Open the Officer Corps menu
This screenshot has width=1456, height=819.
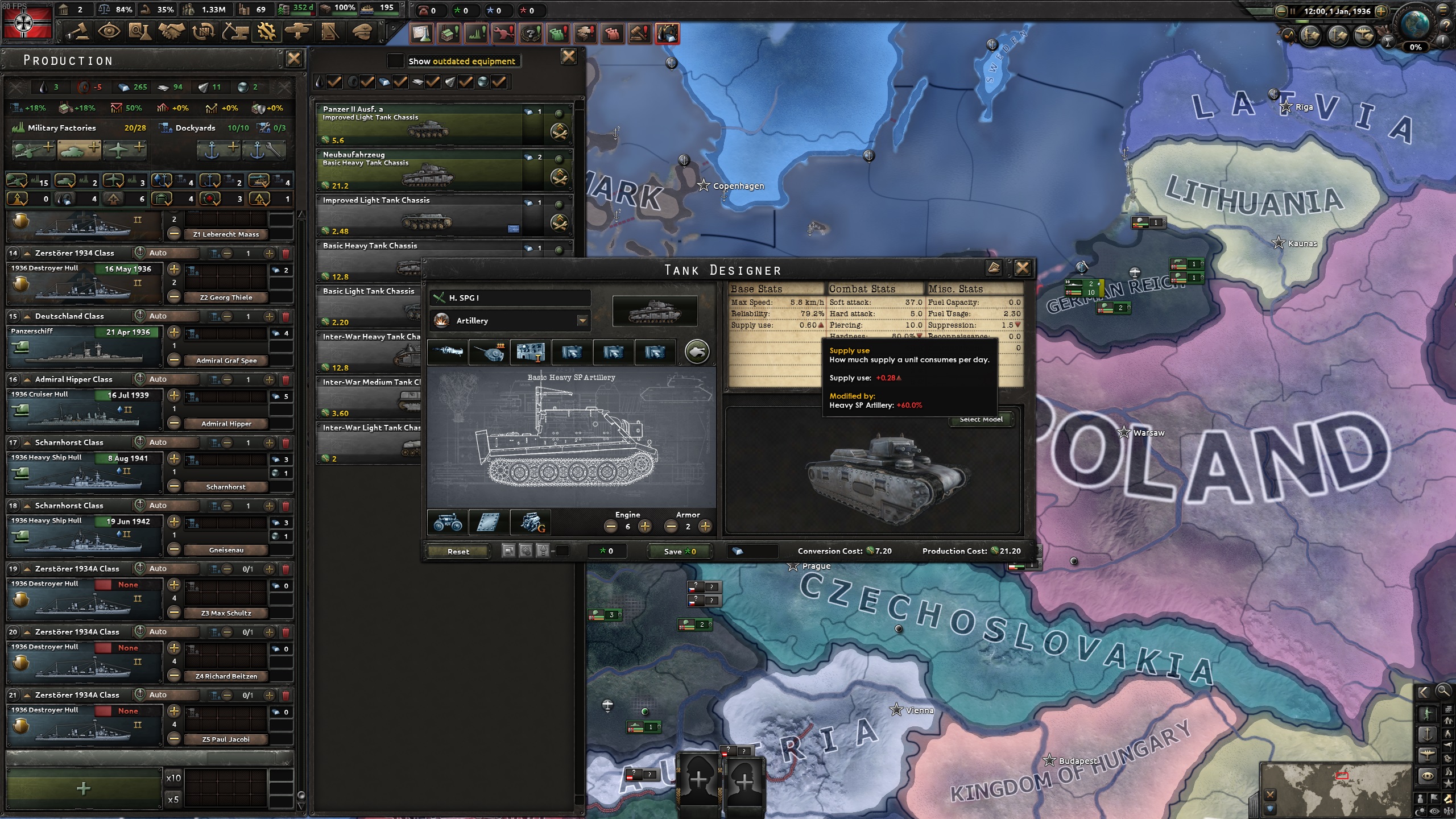click(x=363, y=32)
